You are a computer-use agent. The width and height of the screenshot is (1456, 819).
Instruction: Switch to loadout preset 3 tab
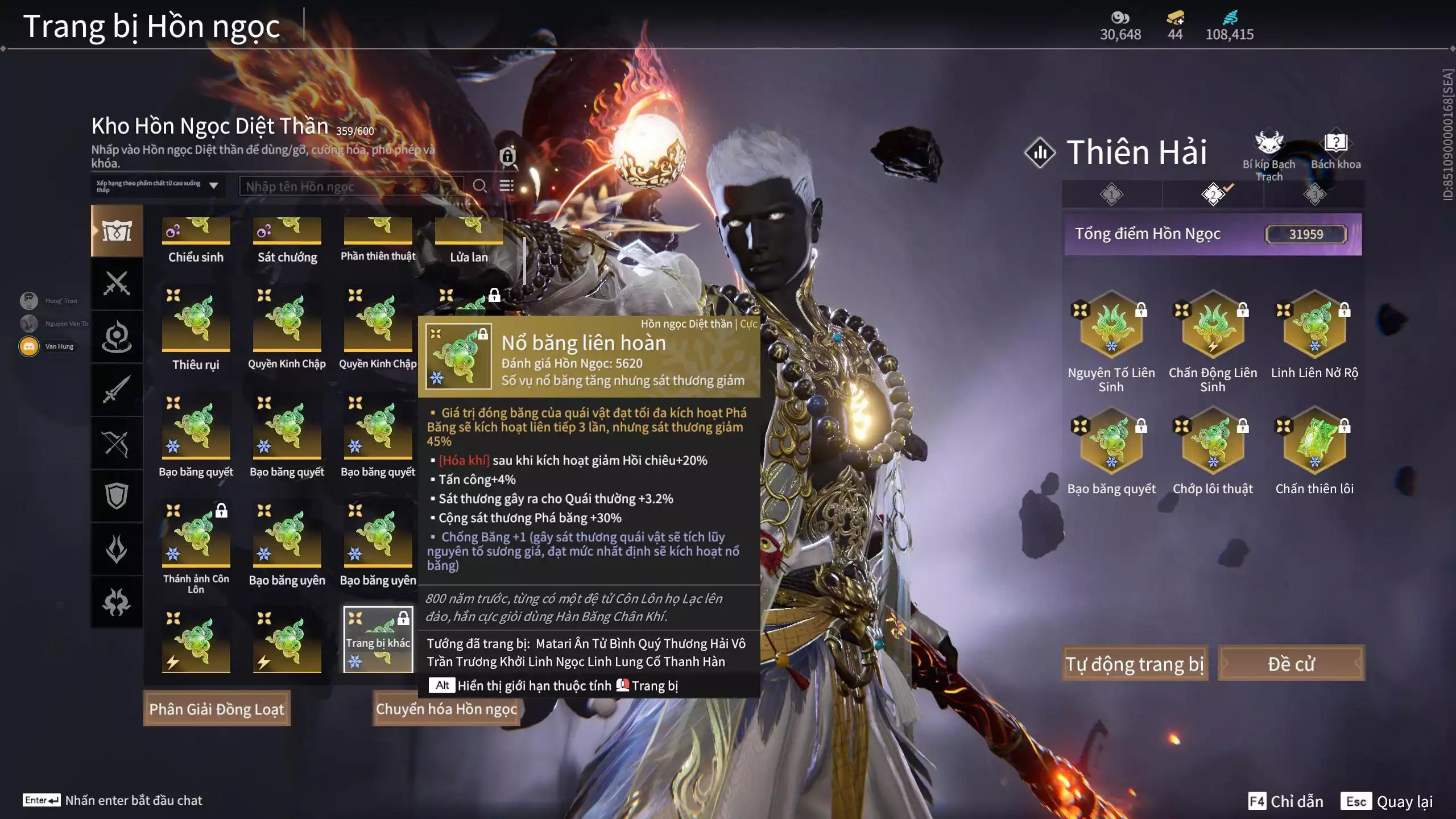click(x=1314, y=195)
